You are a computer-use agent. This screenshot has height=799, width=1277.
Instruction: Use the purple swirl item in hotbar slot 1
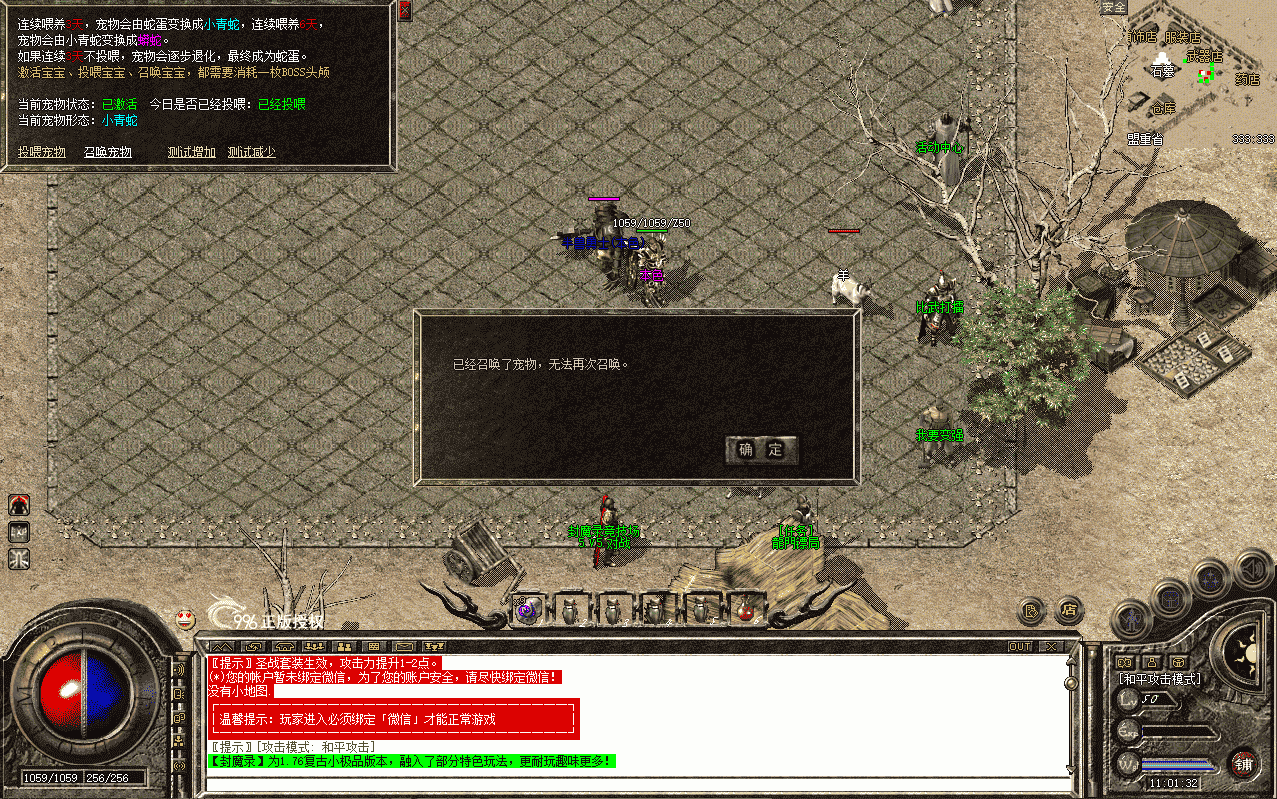pyautogui.click(x=528, y=609)
